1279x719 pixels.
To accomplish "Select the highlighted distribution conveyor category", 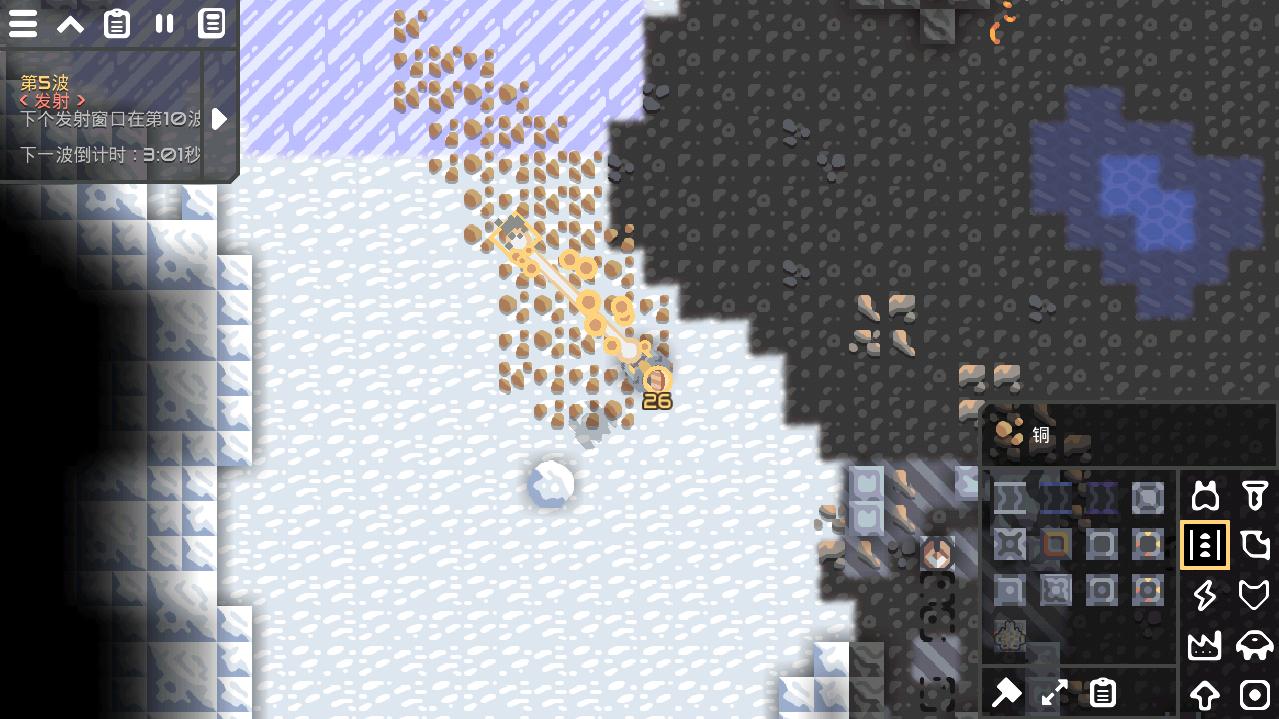I will pos(1205,545).
